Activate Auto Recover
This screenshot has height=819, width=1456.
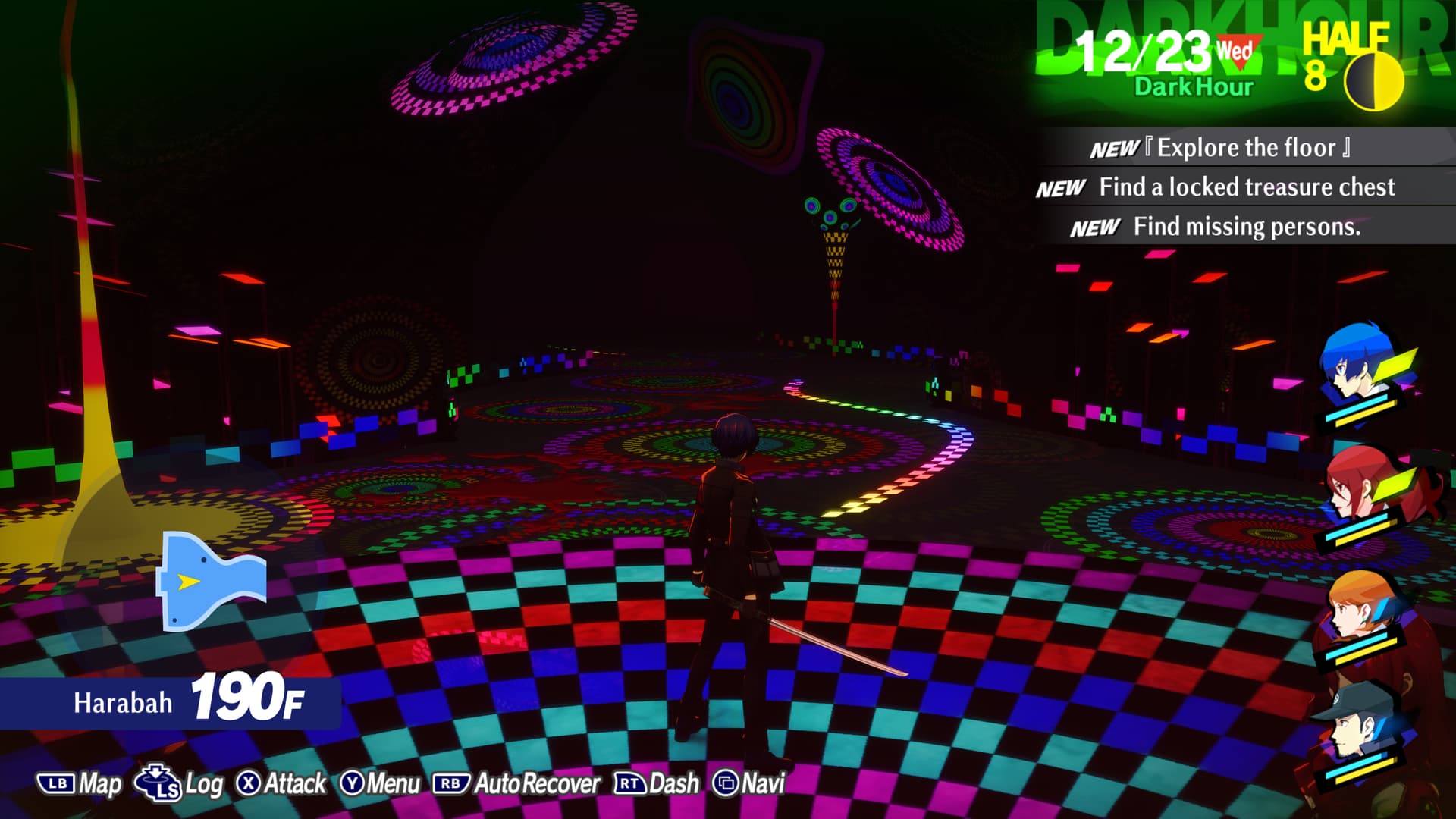click(516, 783)
